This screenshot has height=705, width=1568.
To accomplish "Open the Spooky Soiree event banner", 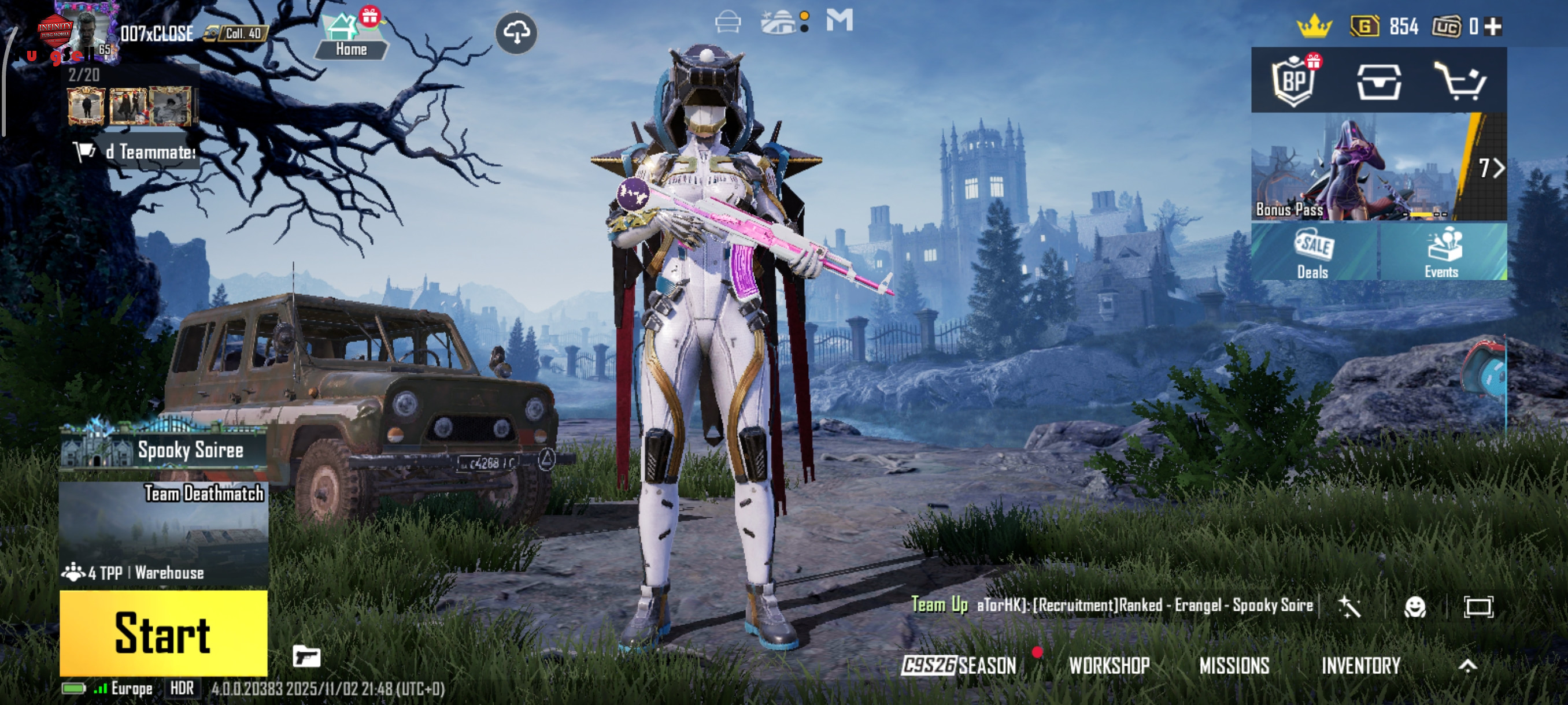I will 163,450.
